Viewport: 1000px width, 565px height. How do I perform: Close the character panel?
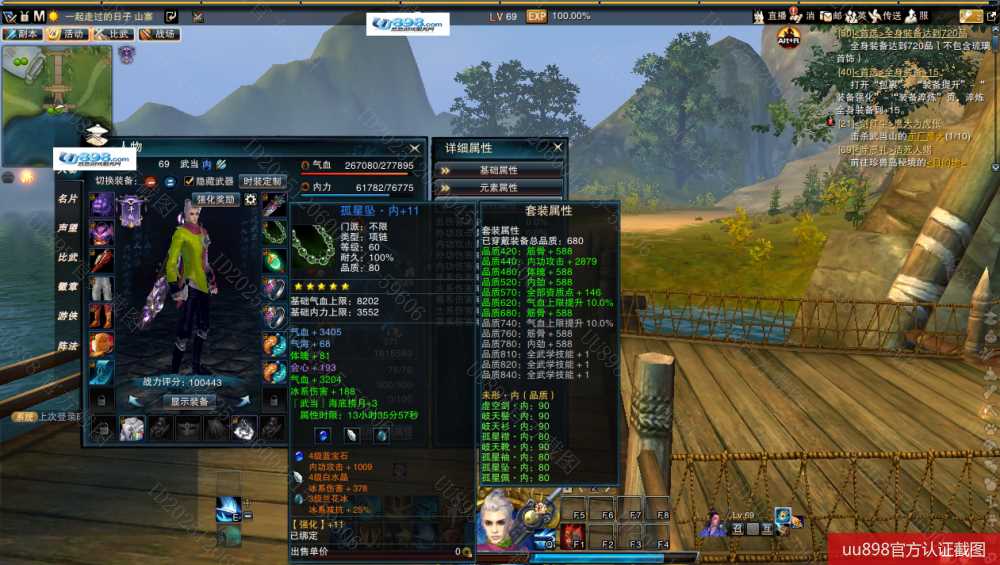(415, 148)
